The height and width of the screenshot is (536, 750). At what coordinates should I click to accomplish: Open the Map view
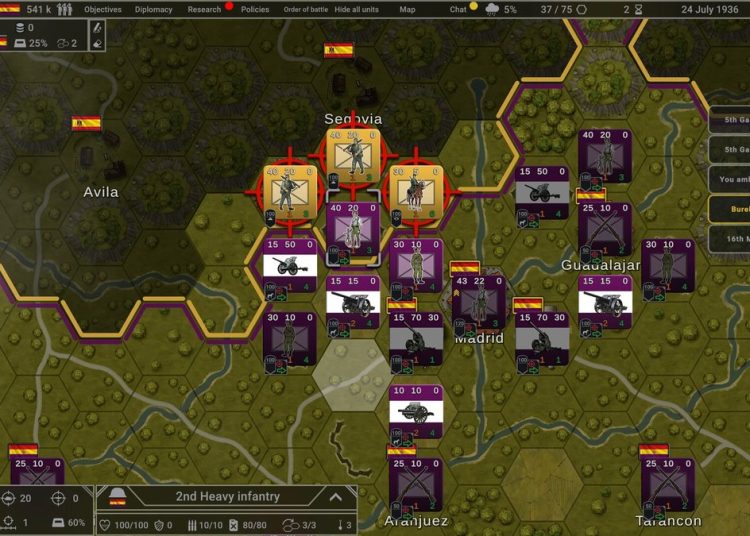tap(407, 9)
